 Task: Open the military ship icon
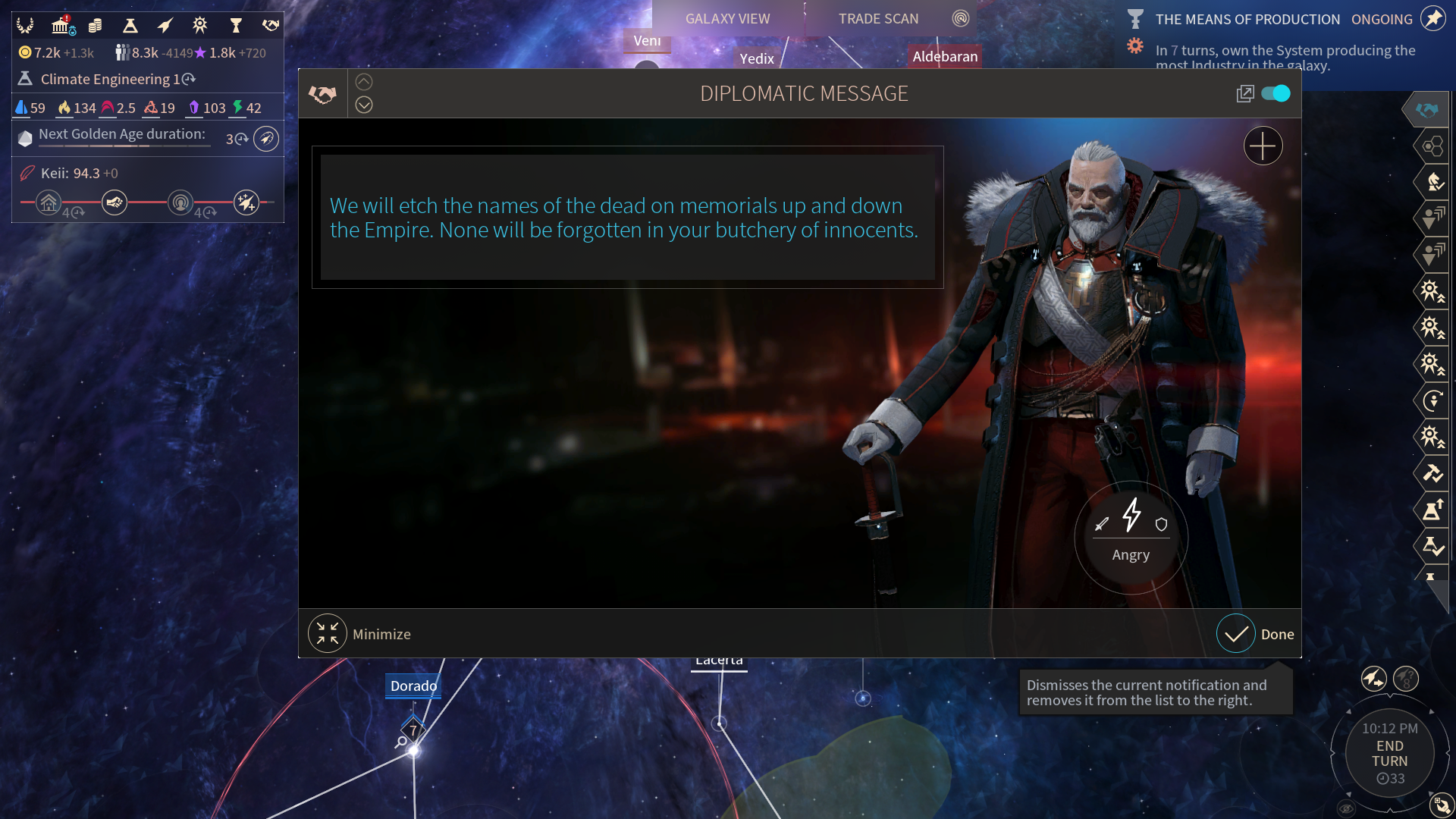pos(165,26)
